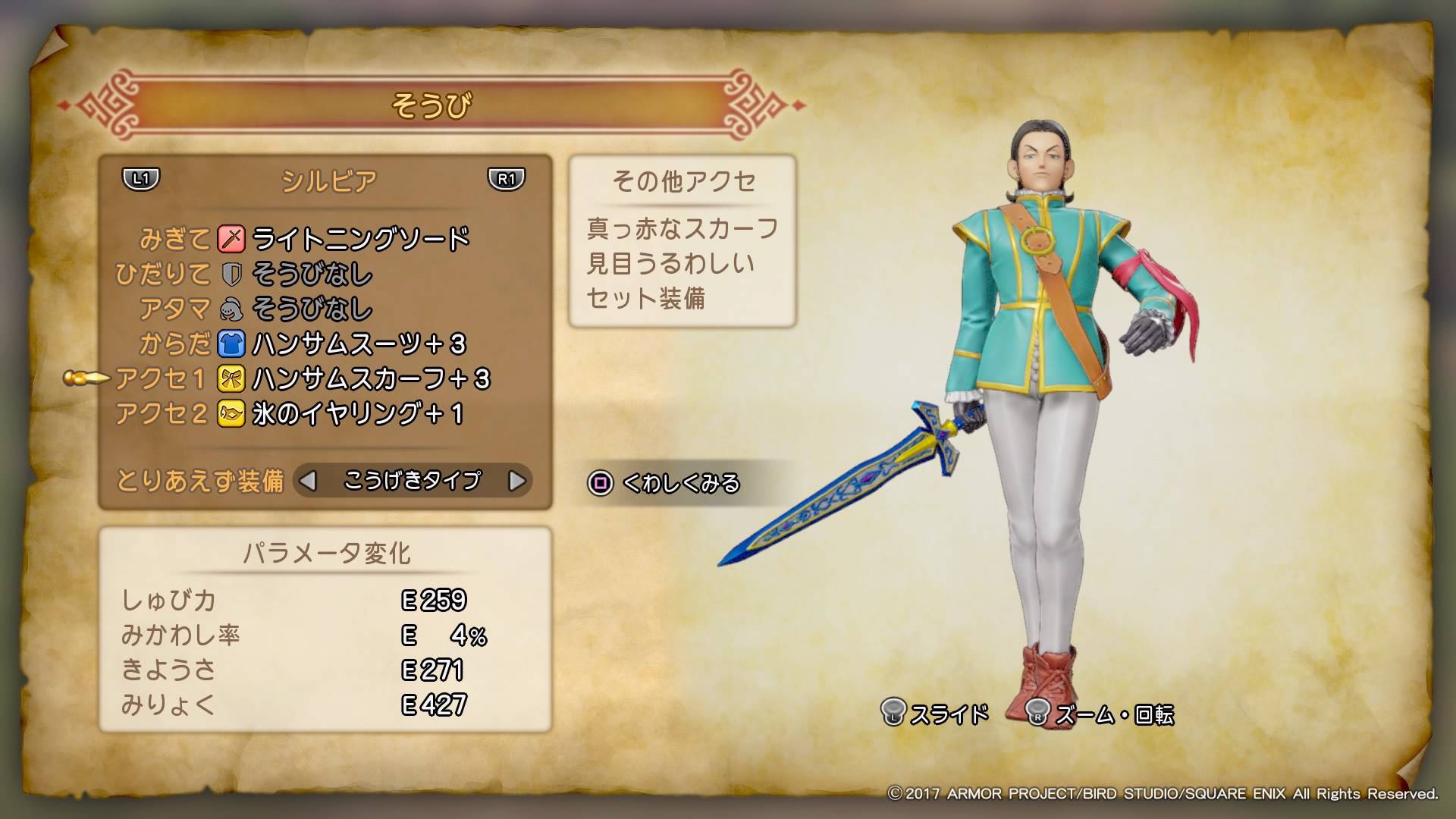Click the right arrow of こうげきタイプ selector
1456x819 pixels.
[x=516, y=481]
